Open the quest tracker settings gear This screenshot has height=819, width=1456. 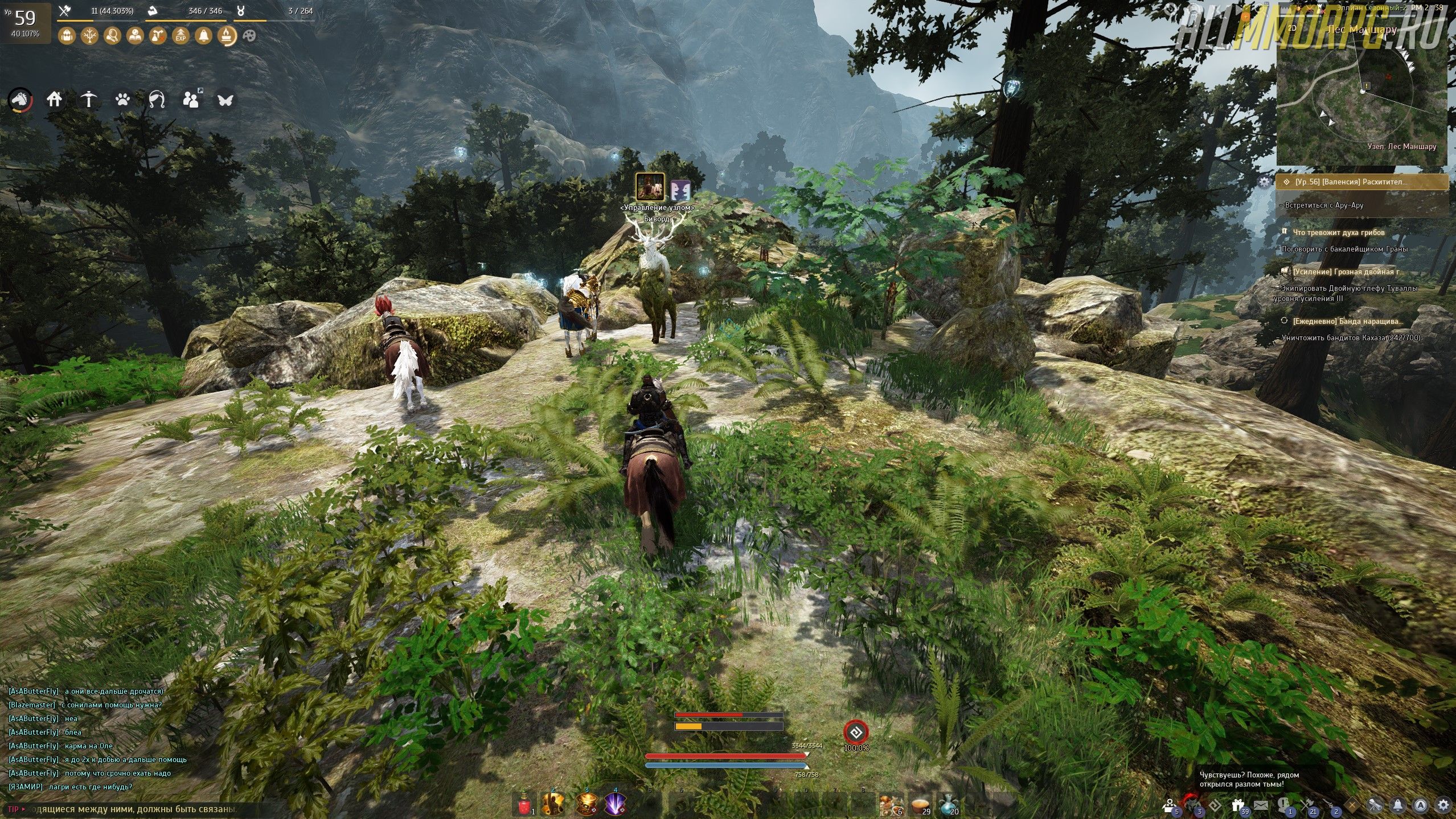click(x=1264, y=182)
